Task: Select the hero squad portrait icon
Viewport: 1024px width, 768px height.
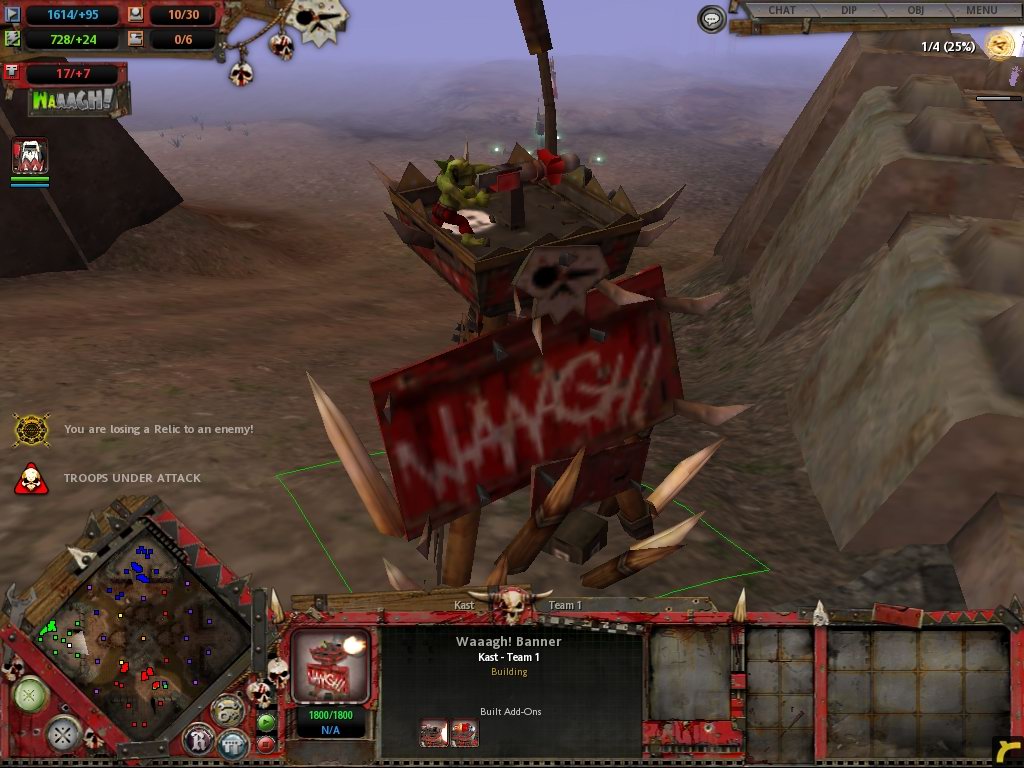Action: tap(30, 157)
